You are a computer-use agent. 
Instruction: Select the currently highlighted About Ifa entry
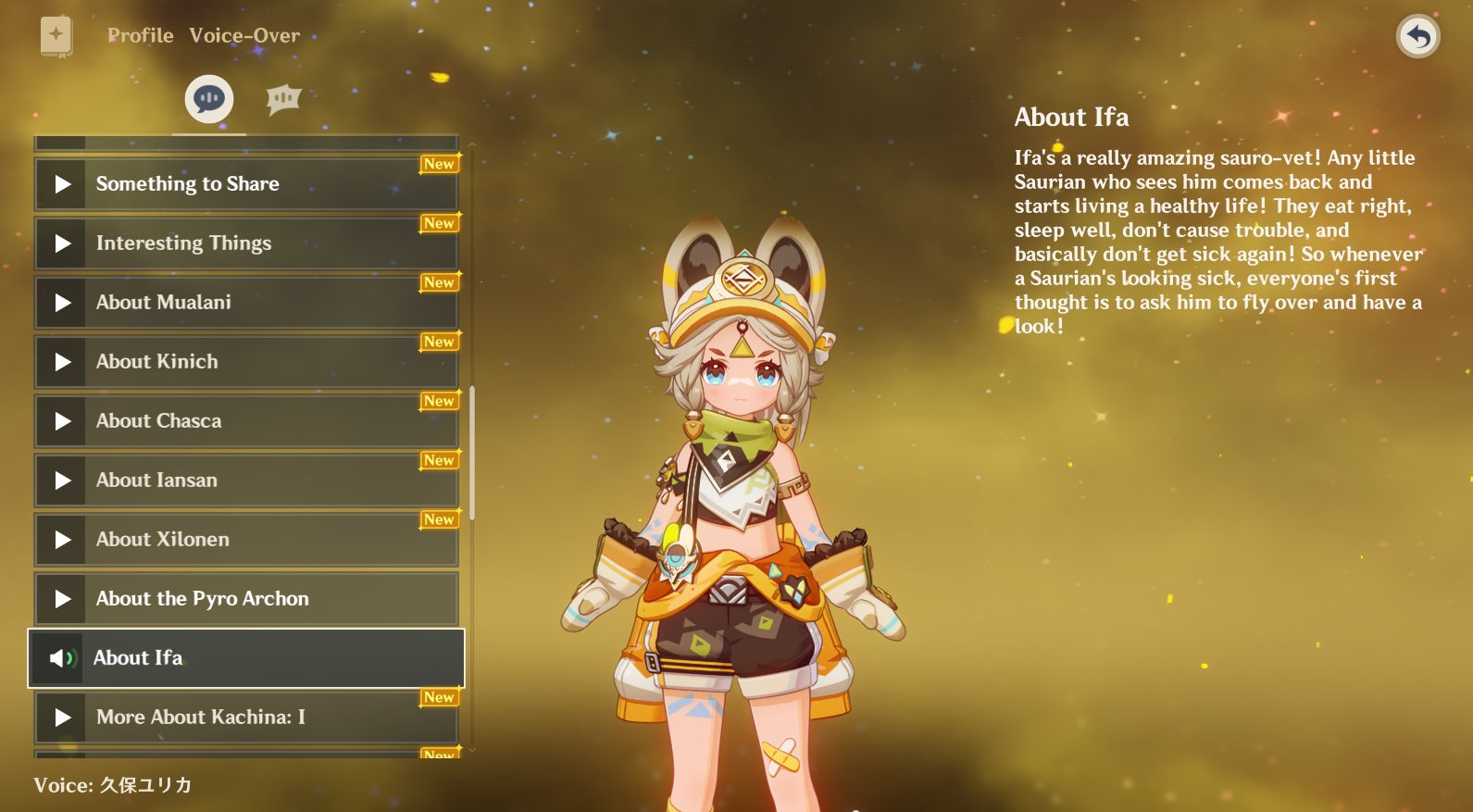pos(245,658)
